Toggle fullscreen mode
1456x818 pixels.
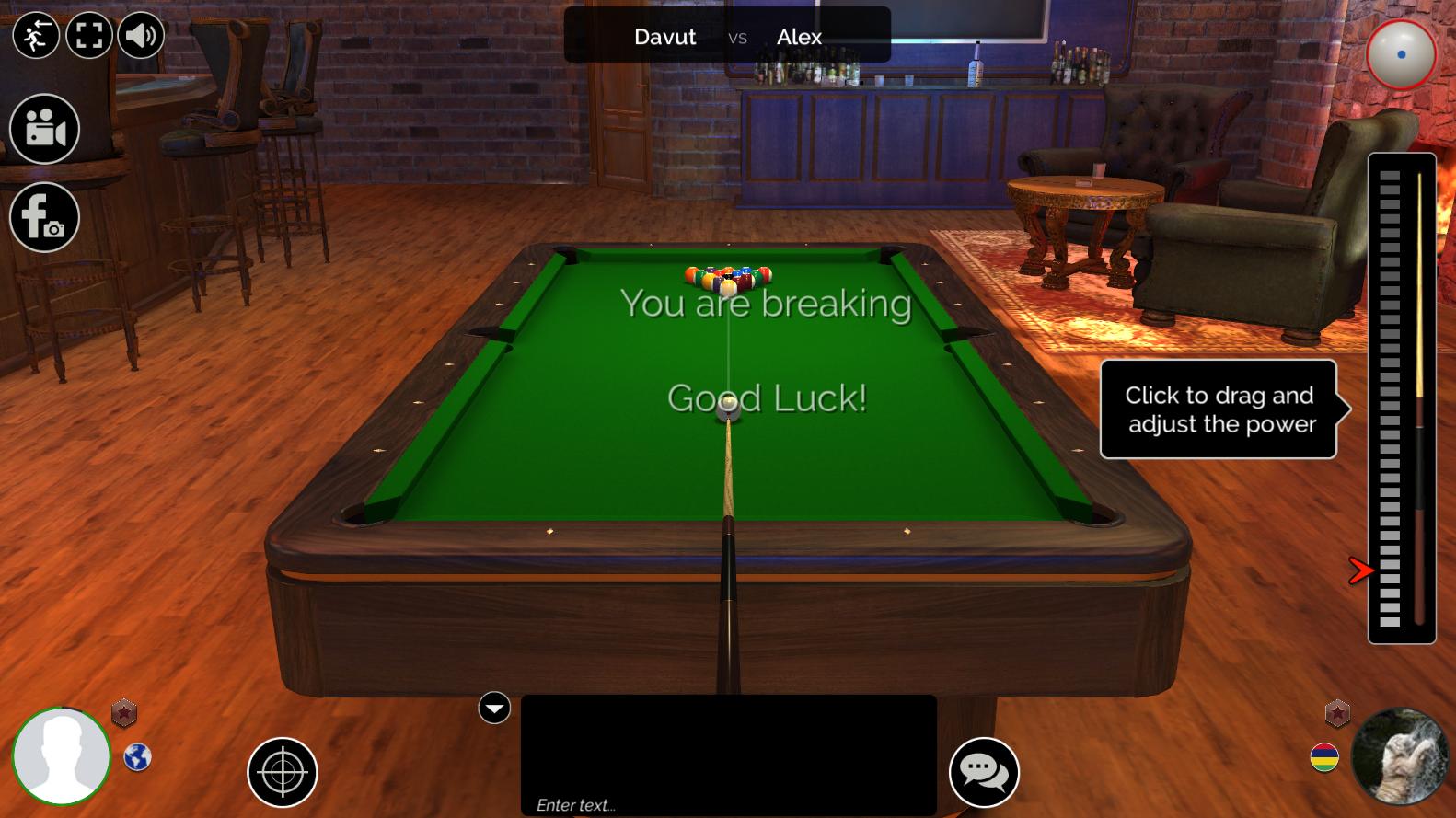tap(88, 36)
